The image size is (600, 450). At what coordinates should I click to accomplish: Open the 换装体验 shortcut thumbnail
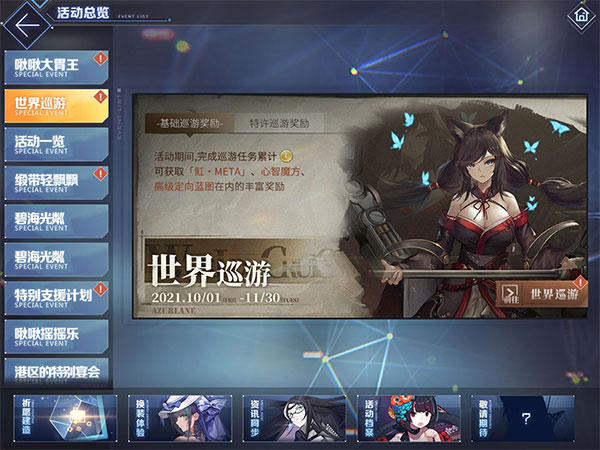tap(179, 418)
